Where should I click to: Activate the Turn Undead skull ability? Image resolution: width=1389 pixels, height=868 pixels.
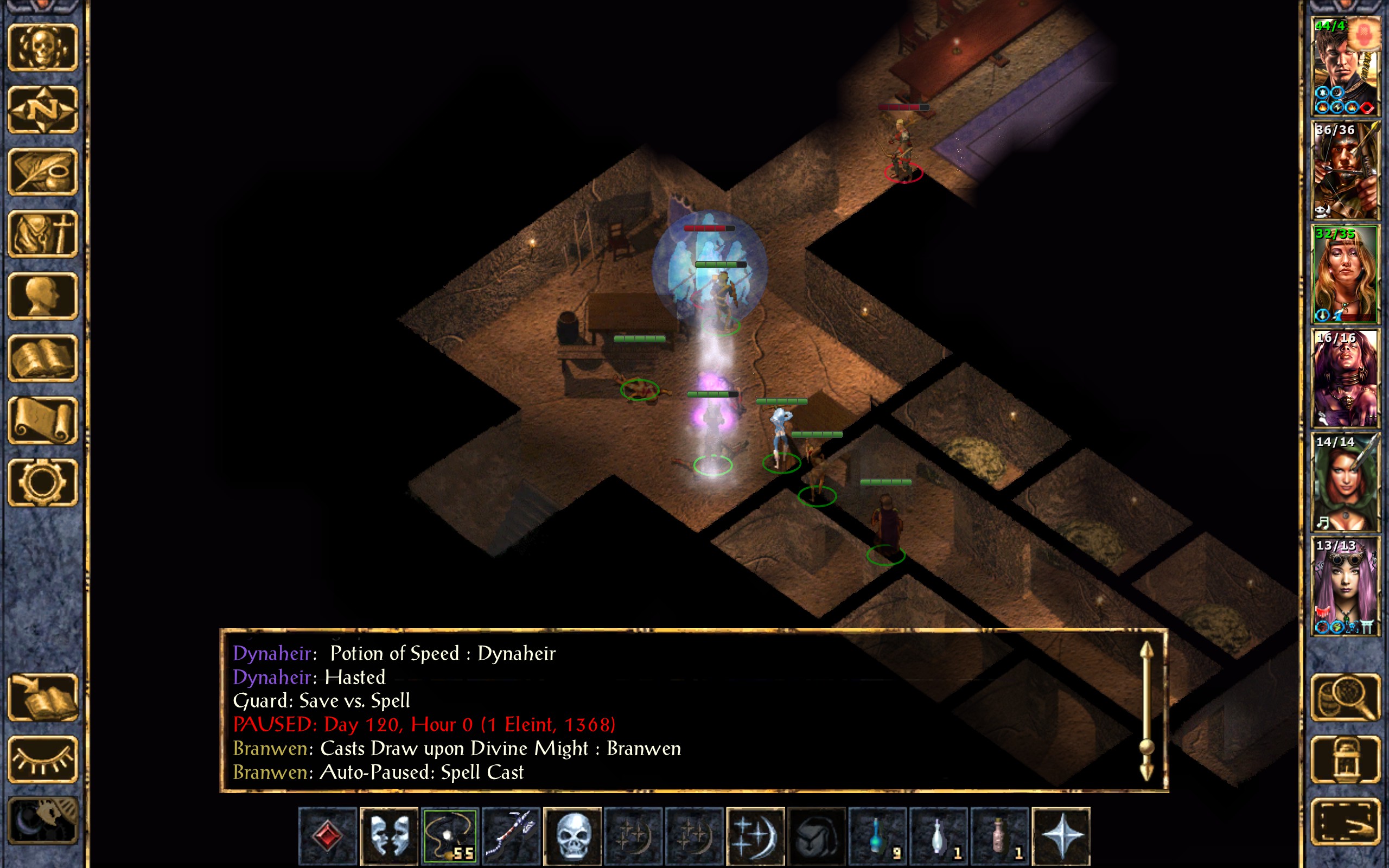click(572, 836)
